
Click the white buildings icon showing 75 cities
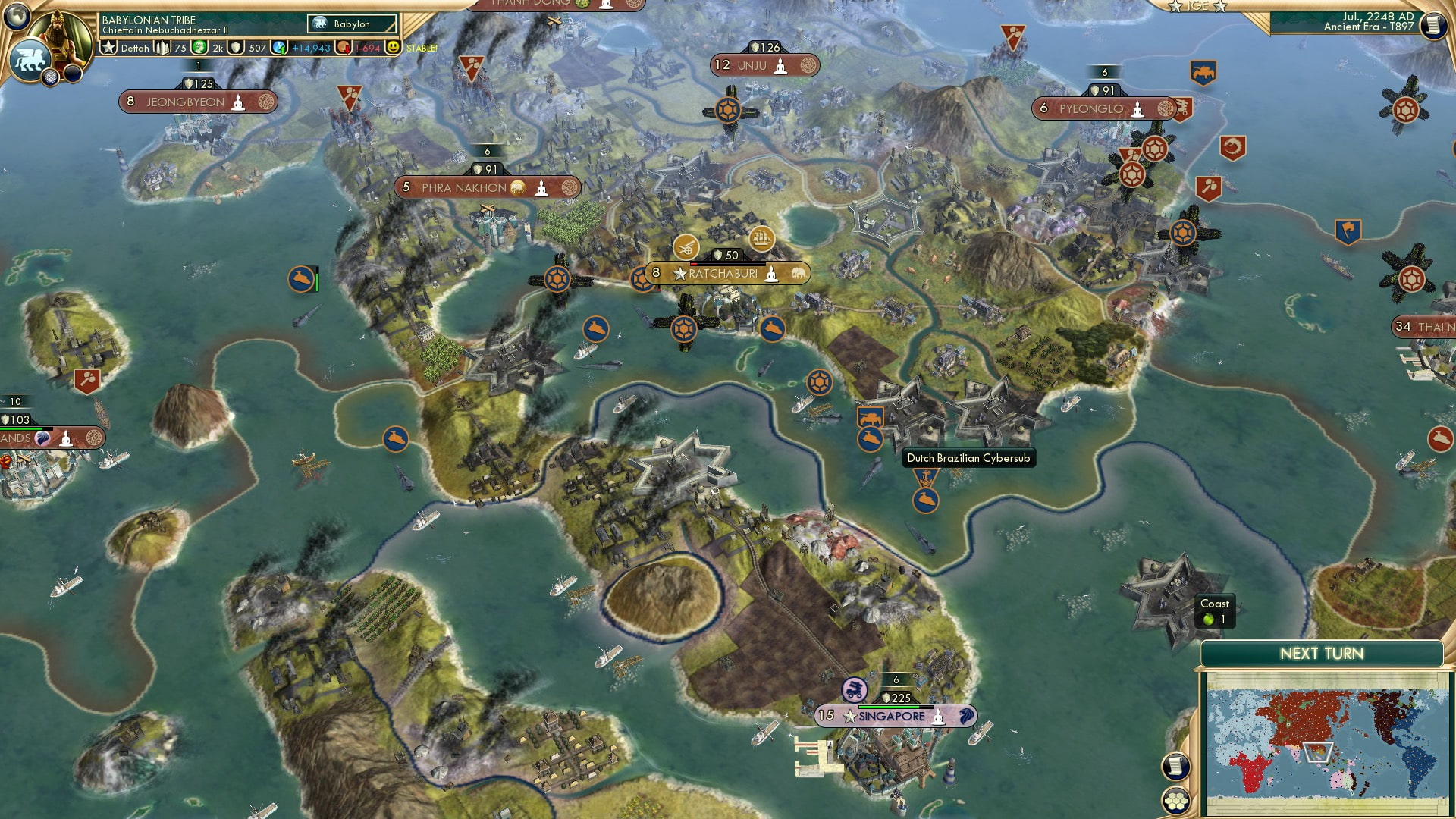[x=162, y=48]
